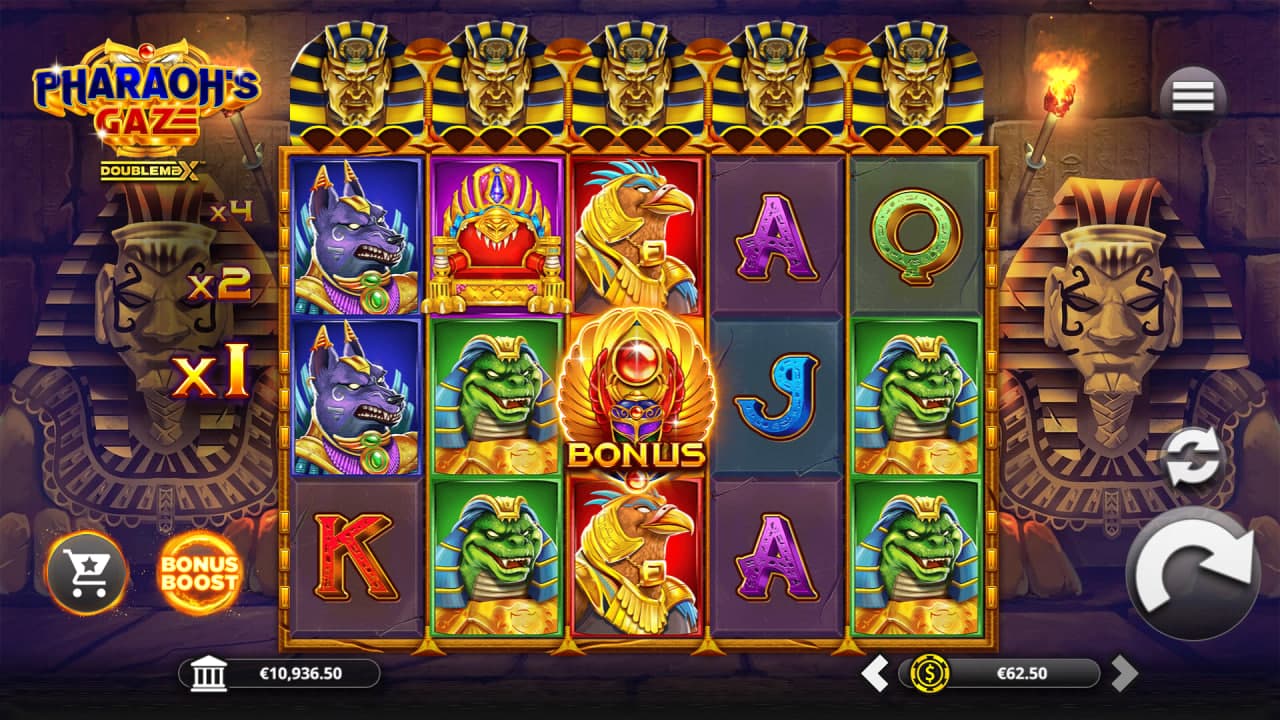1280x720 pixels.
Task: Open the hamburger menu
Action: [1193, 96]
